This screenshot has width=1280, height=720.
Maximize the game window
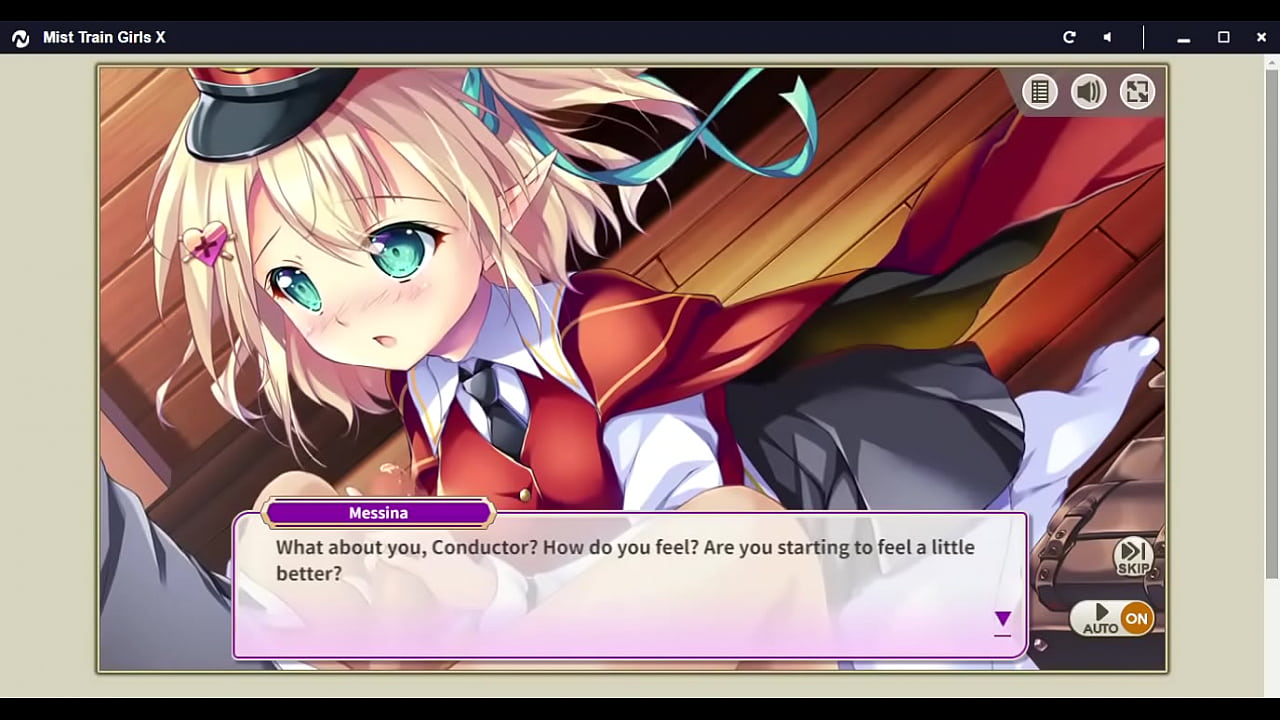tap(1223, 37)
